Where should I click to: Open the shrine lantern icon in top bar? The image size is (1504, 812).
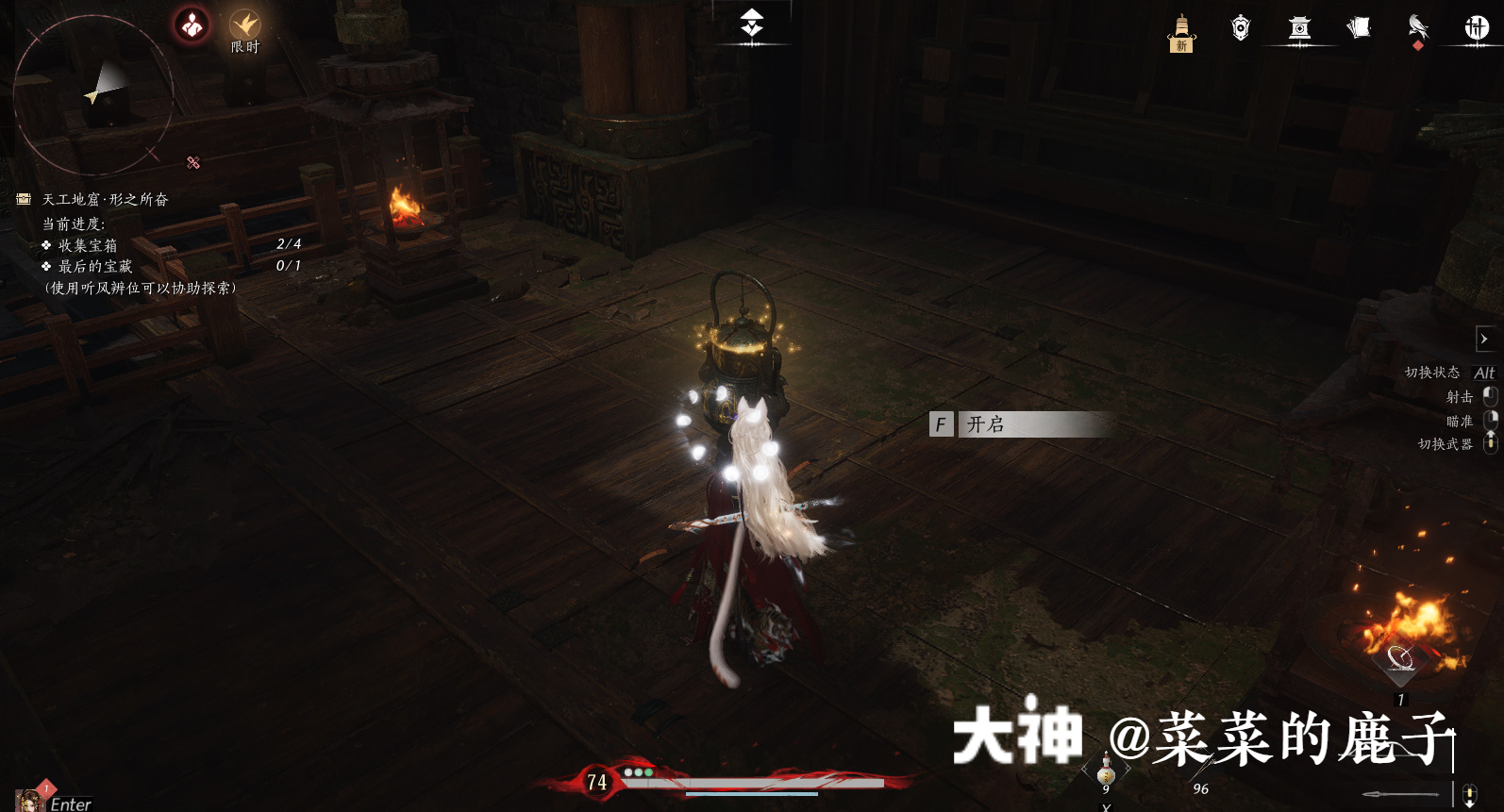click(1299, 28)
